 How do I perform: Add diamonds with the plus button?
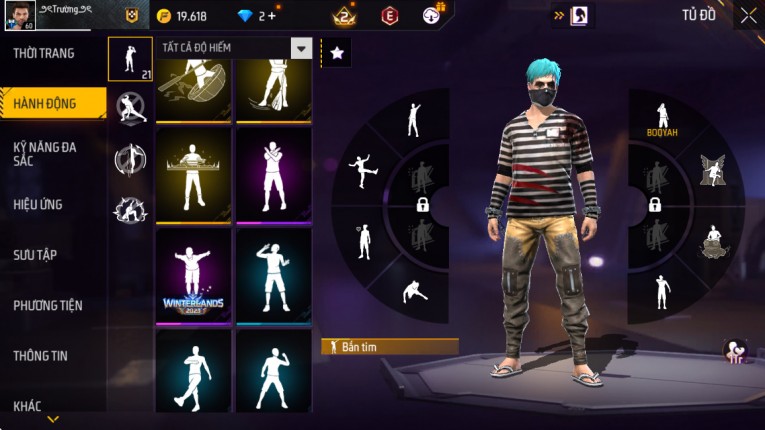click(271, 16)
